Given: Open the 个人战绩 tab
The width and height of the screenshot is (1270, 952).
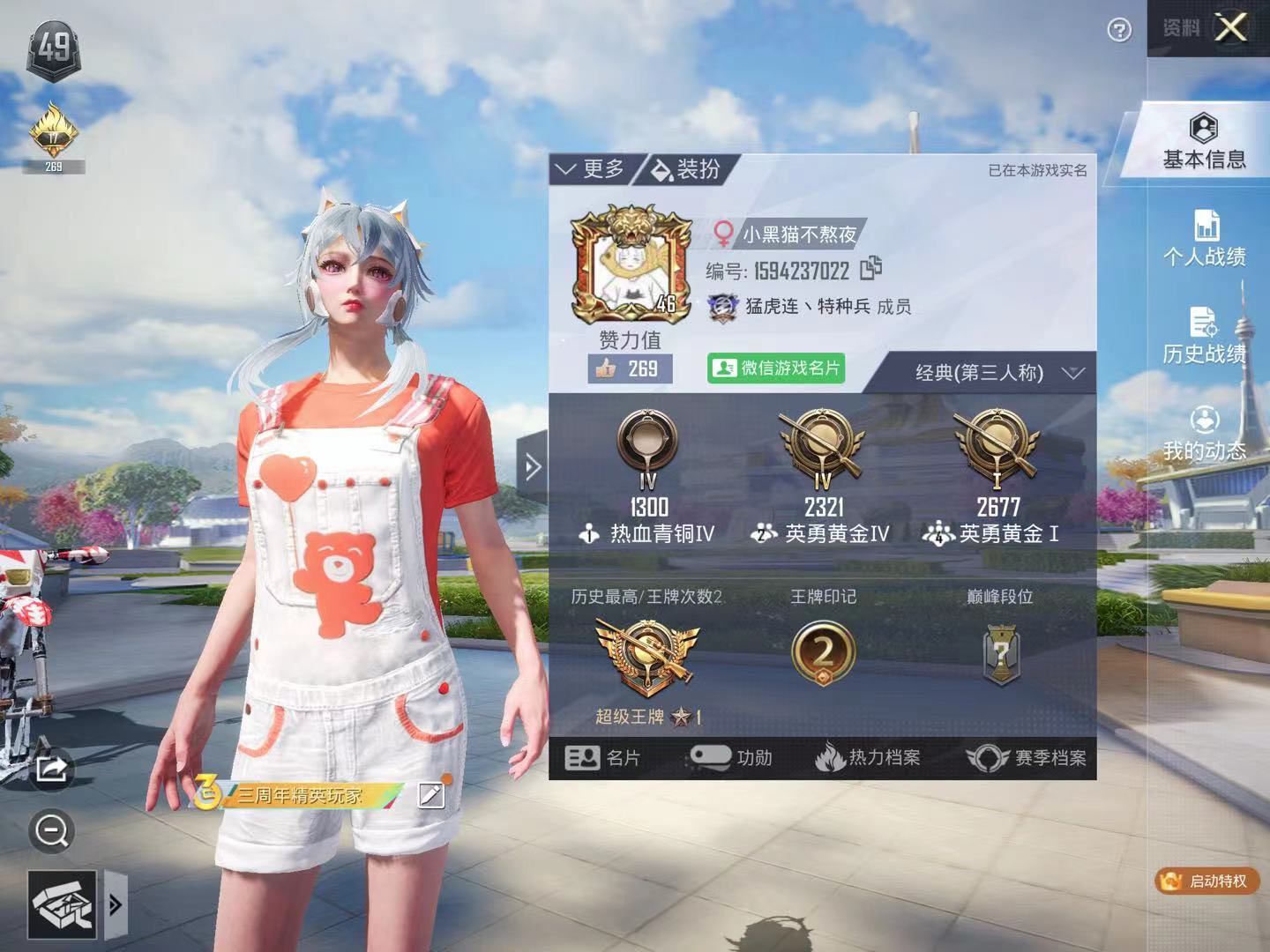Looking at the screenshot, I should click(x=1204, y=238).
